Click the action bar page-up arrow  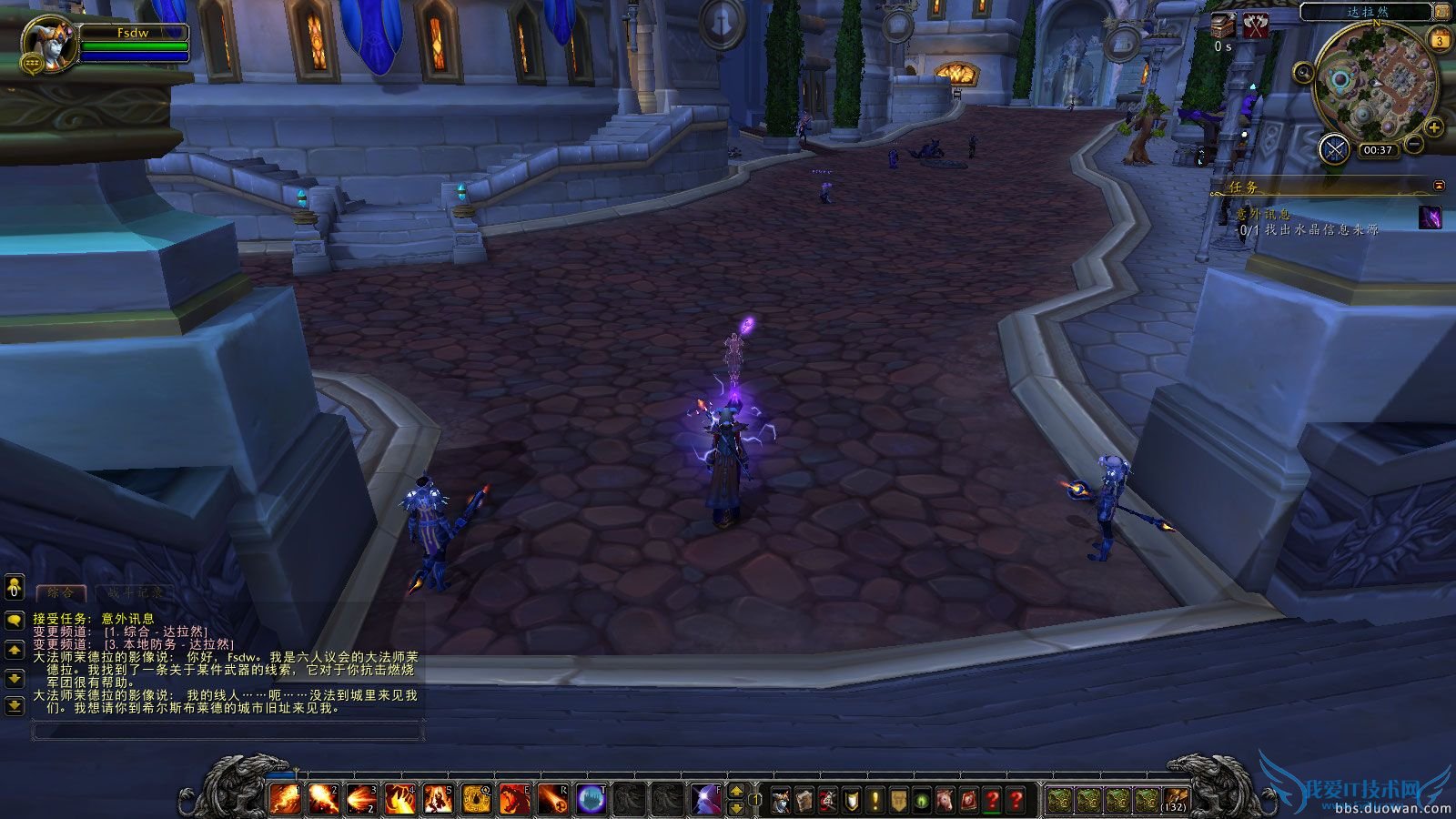click(x=734, y=793)
